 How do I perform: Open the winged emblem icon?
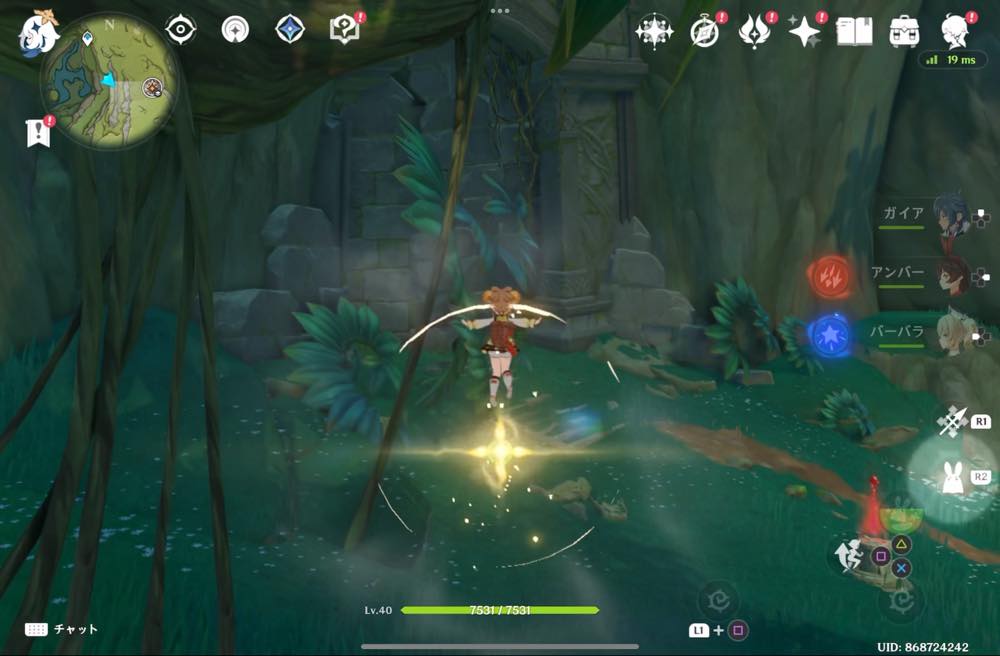[x=754, y=32]
